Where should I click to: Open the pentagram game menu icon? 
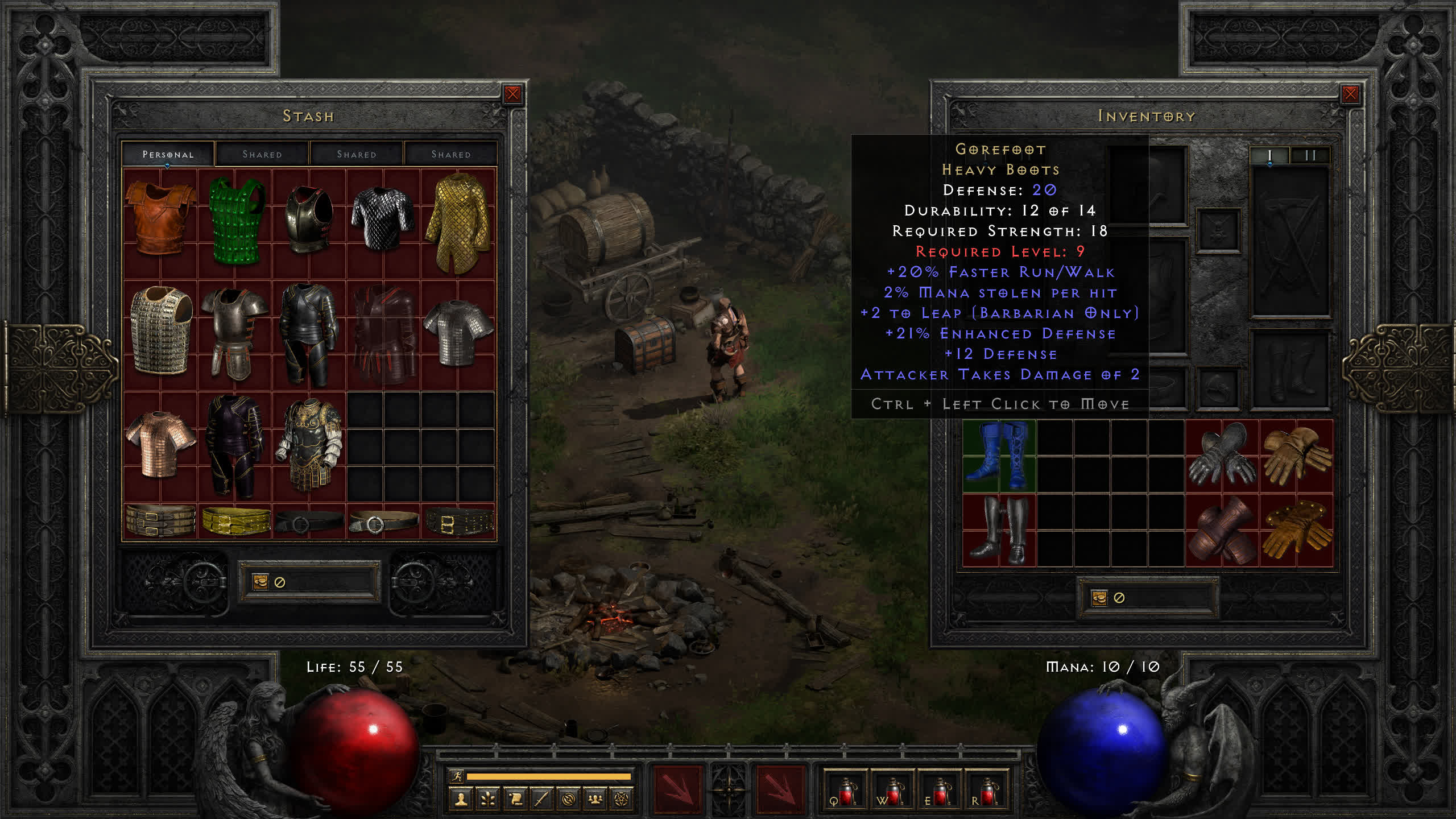coord(622,800)
